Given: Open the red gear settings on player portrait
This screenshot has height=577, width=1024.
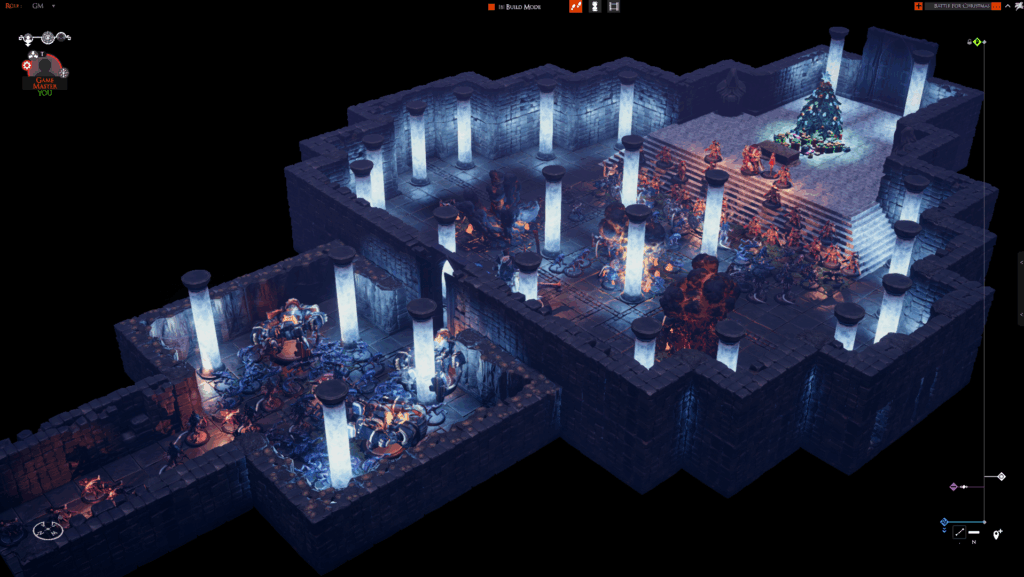Looking at the screenshot, I should tap(27, 65).
